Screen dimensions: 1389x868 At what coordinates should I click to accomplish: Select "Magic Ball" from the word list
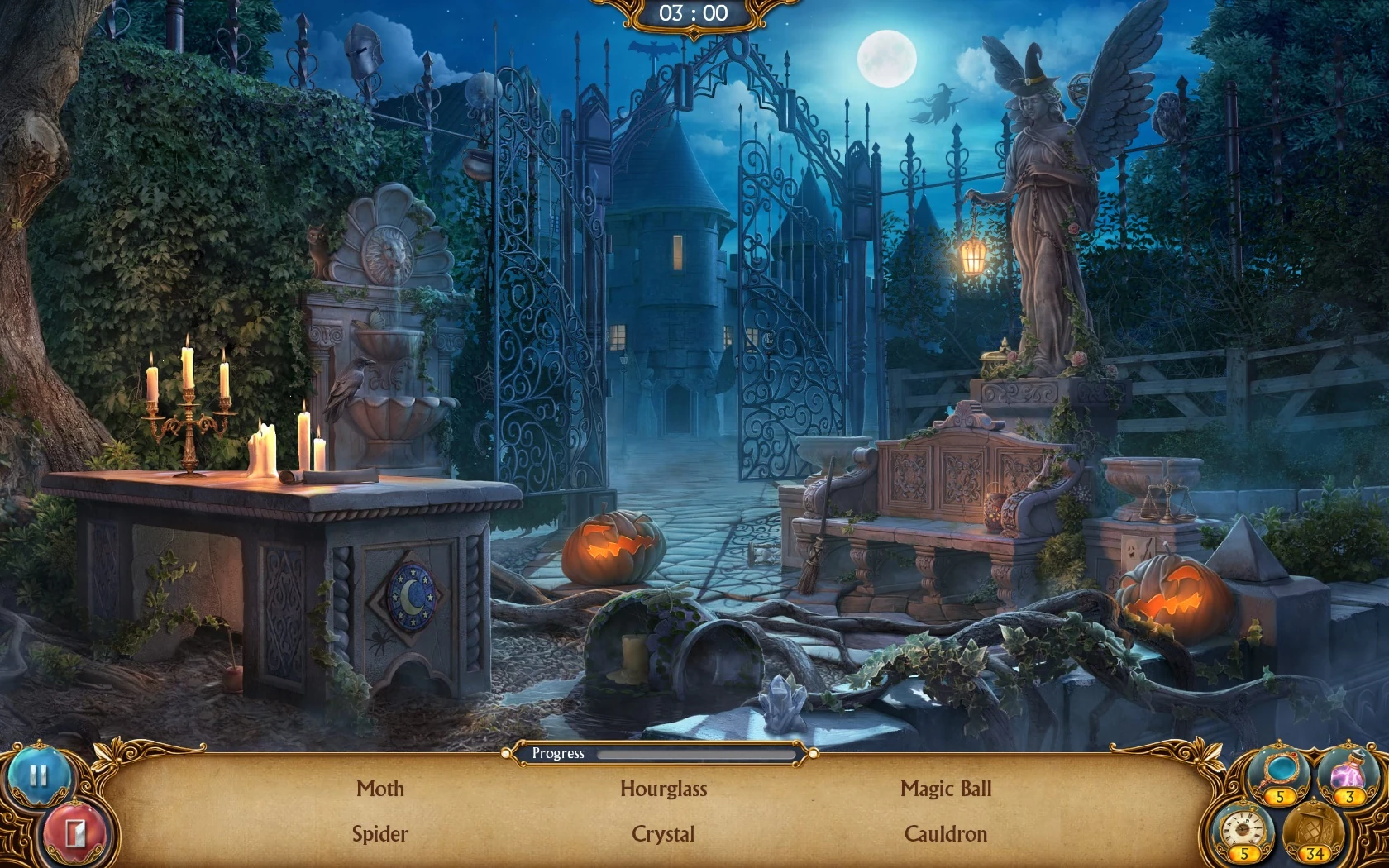(x=947, y=789)
